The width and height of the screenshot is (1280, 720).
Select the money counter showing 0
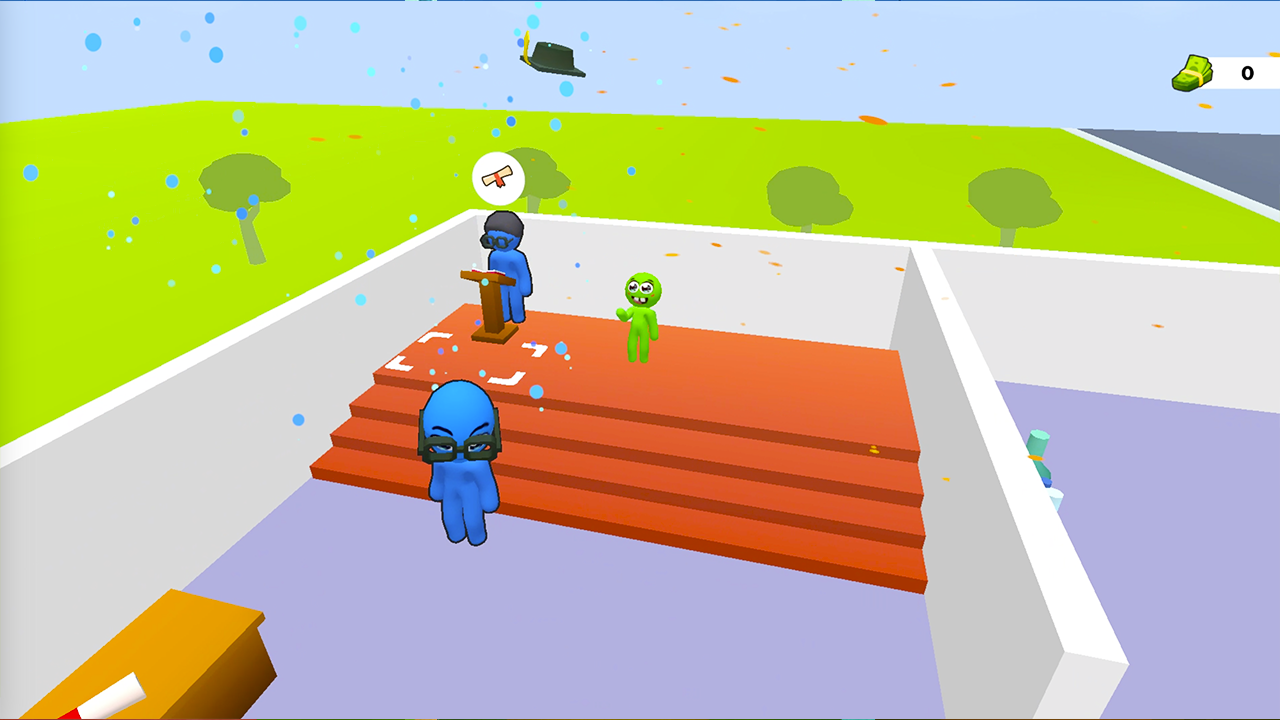pyautogui.click(x=1247, y=74)
